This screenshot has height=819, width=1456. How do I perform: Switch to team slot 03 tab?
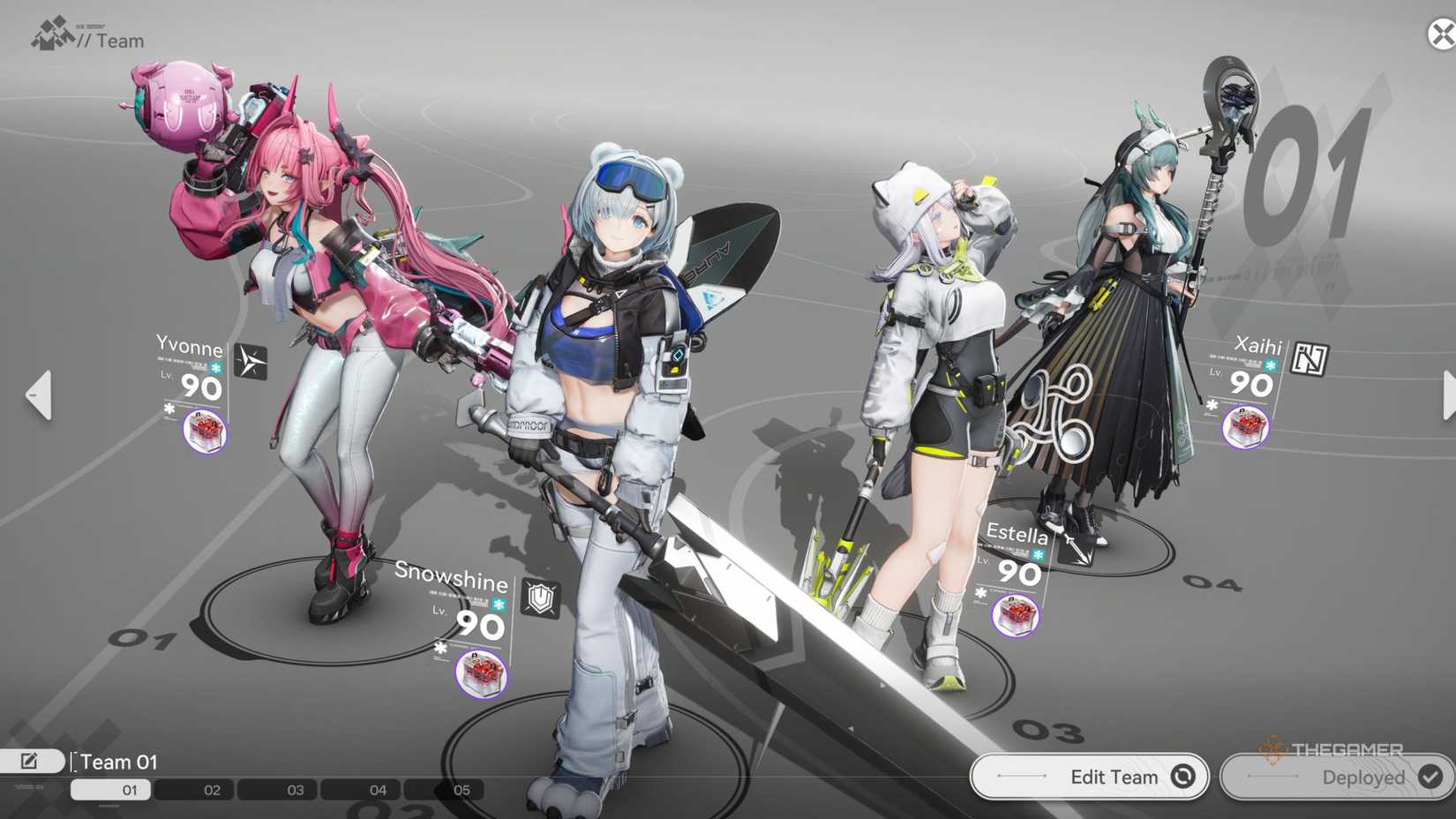[295, 790]
